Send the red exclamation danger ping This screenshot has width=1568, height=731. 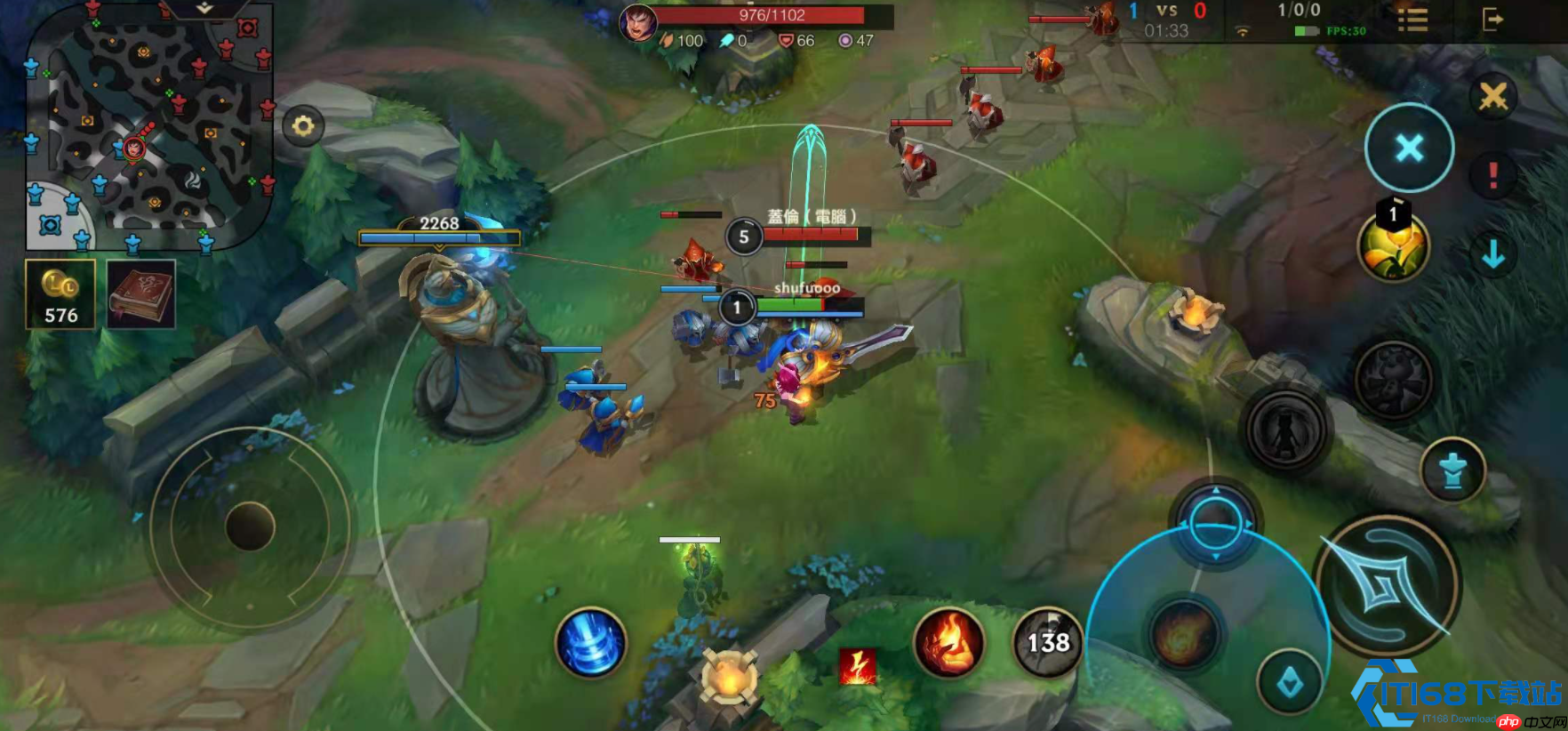click(x=1493, y=175)
